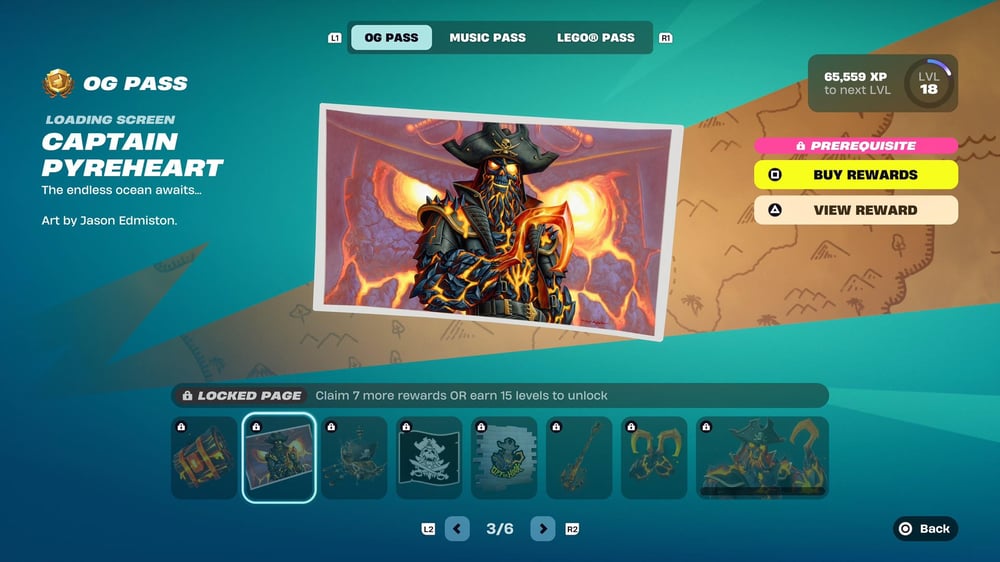Advance to the next rewards page arrow
Screen dimensions: 1000x562
543,529
